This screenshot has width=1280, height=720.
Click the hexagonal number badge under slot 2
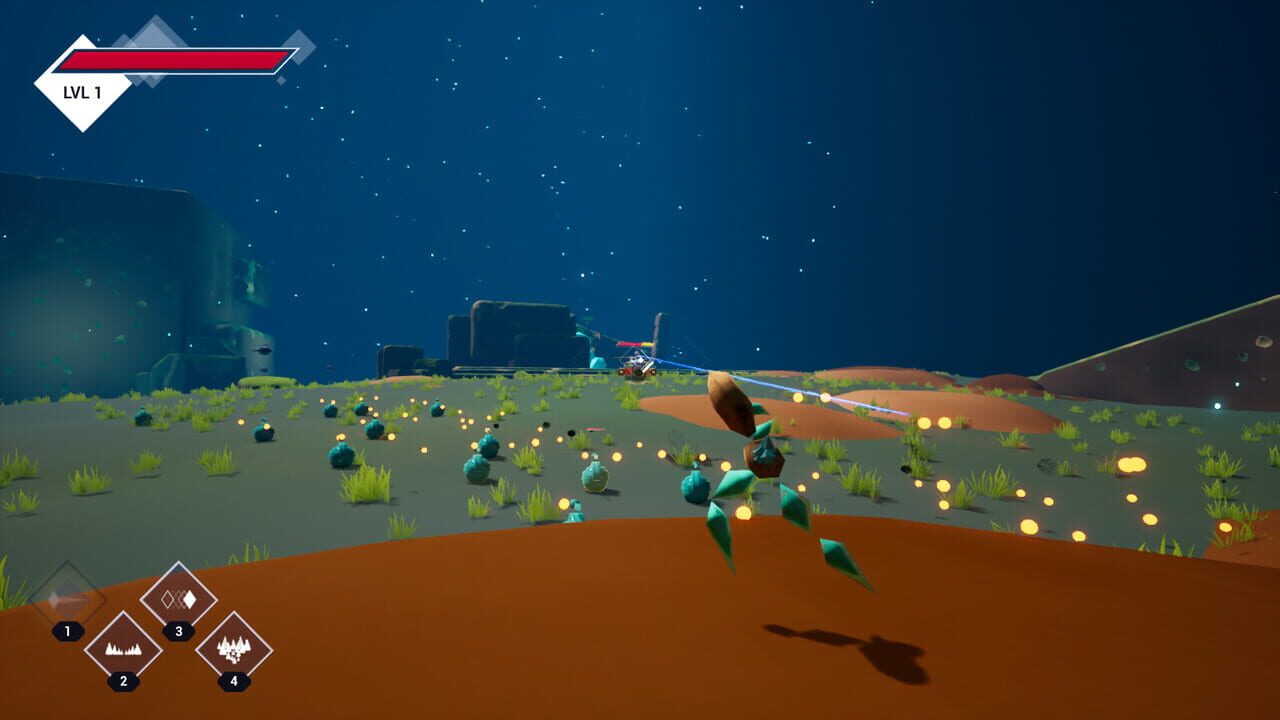click(x=122, y=679)
